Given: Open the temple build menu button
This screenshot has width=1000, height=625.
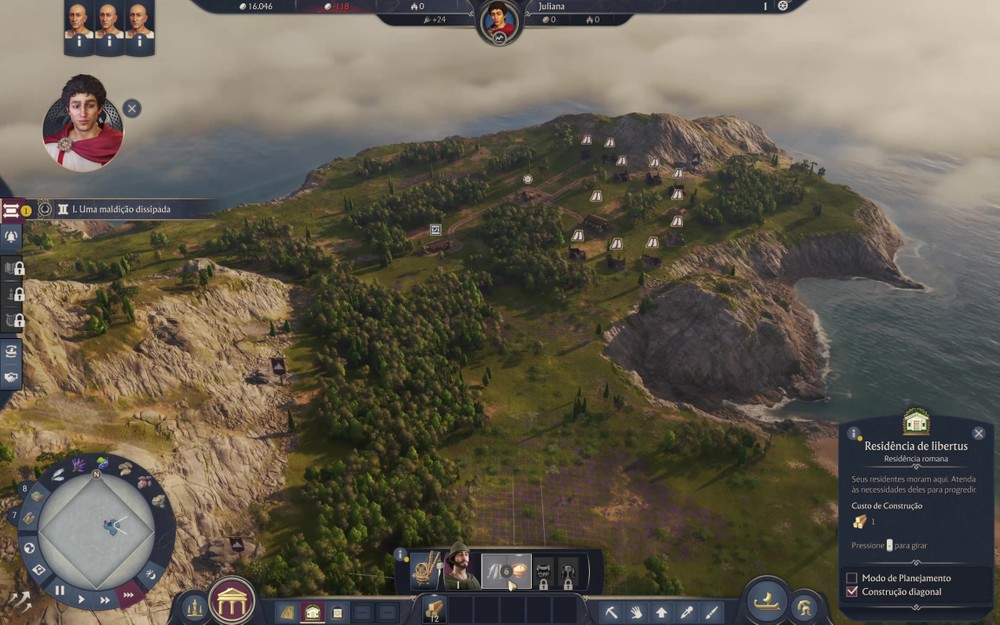Looking at the screenshot, I should pyautogui.click(x=232, y=602).
